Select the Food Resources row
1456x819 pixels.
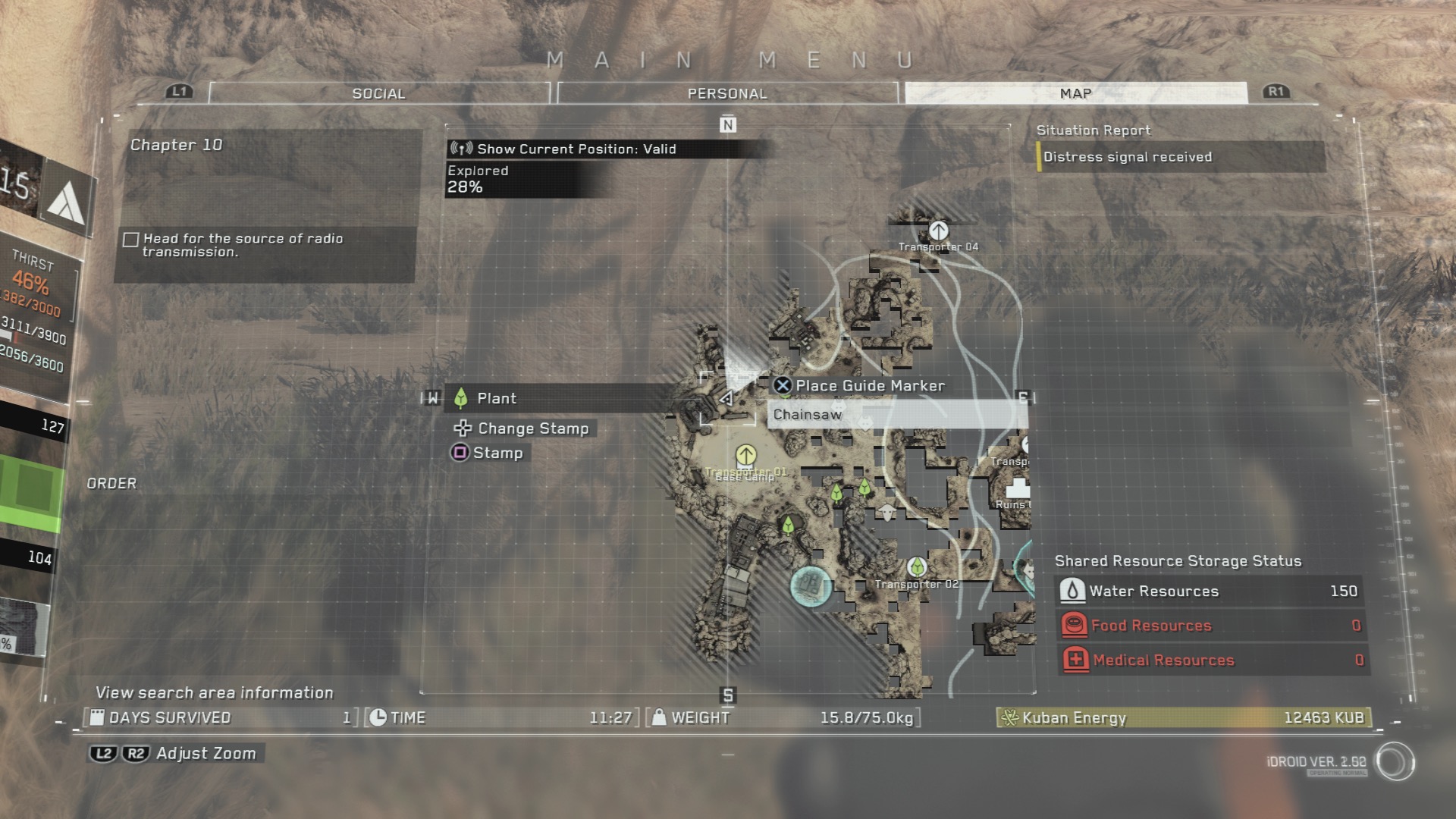(1210, 626)
